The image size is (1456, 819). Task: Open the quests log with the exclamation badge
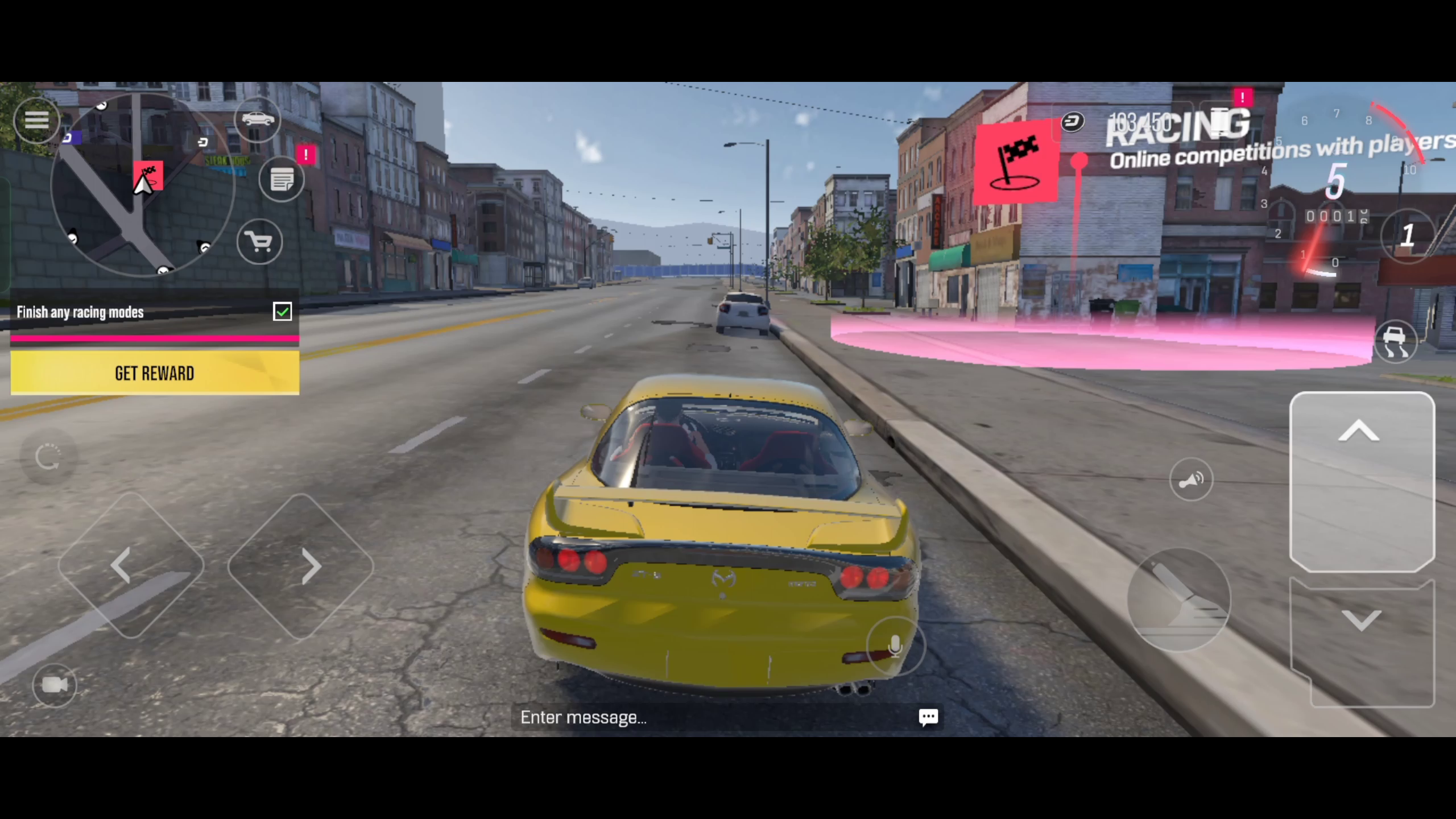[x=281, y=178]
